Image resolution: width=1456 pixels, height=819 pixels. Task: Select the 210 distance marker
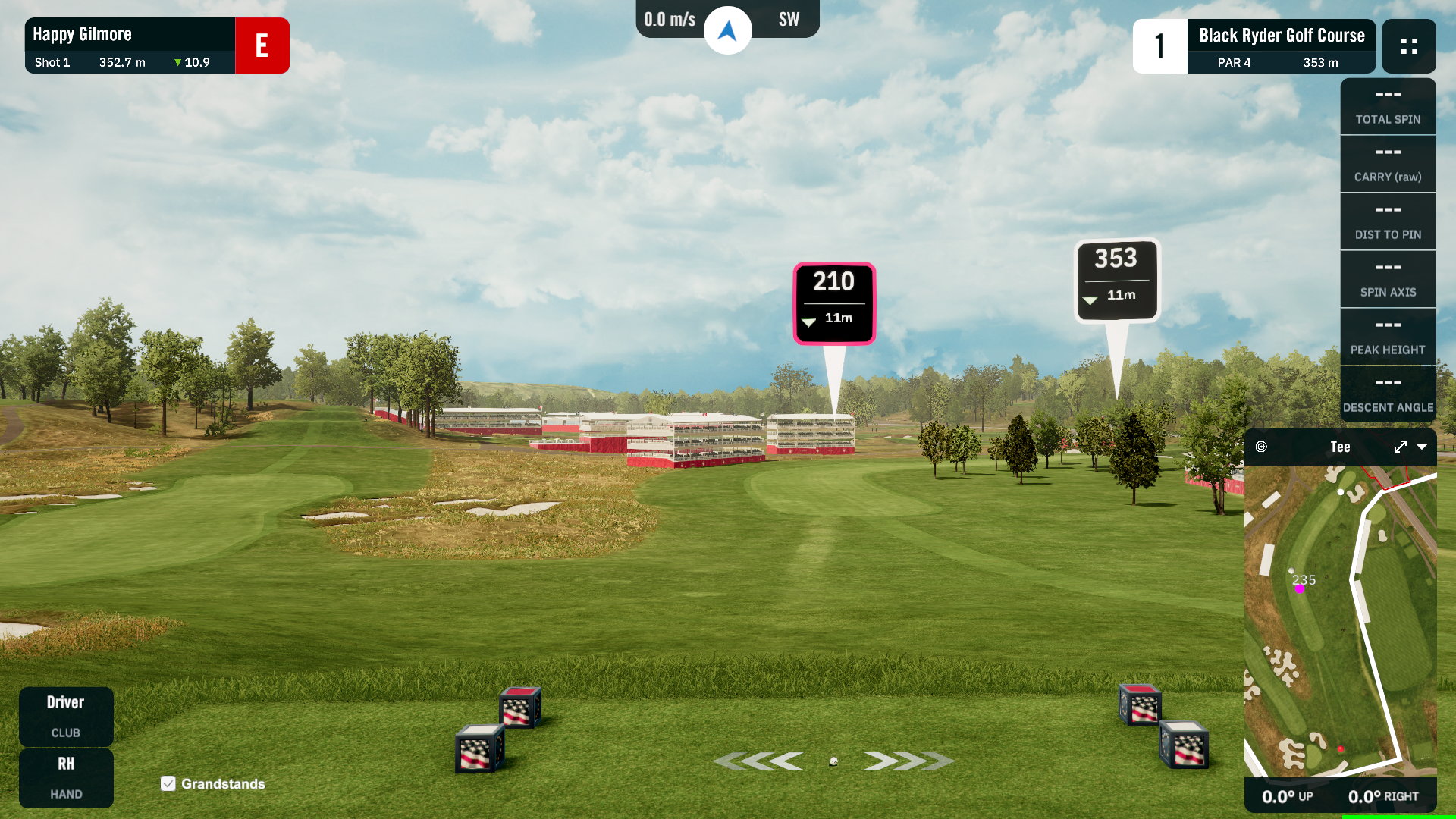point(834,303)
